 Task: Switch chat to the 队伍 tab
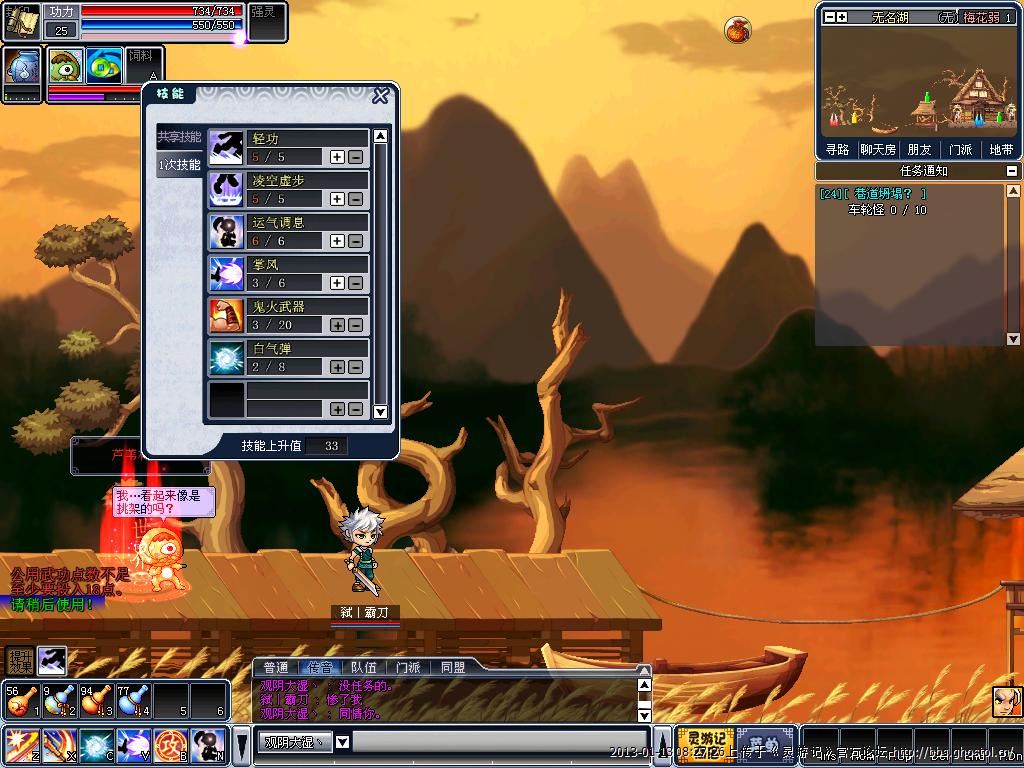click(x=364, y=667)
